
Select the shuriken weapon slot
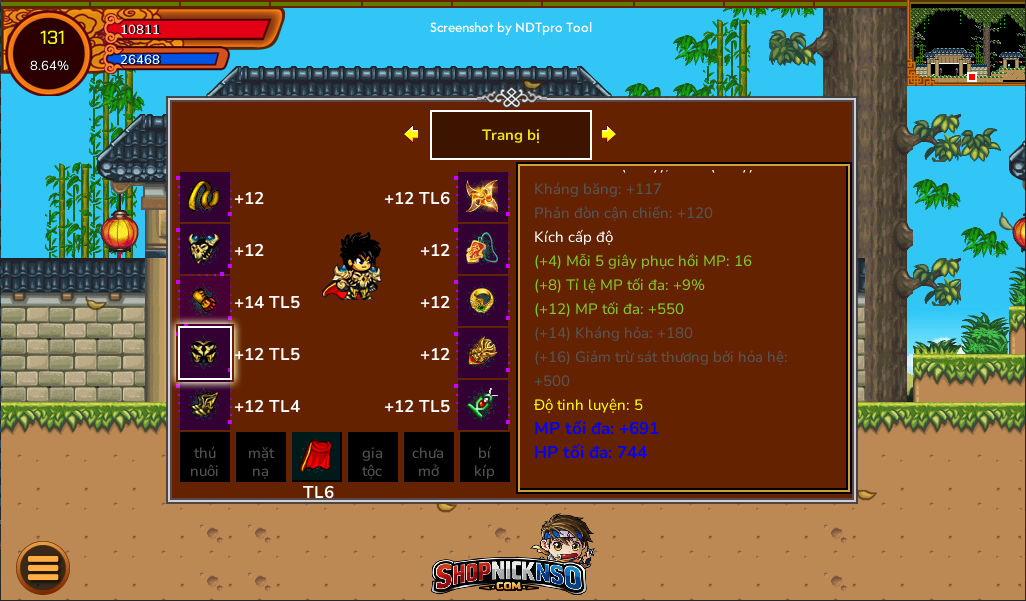click(483, 197)
